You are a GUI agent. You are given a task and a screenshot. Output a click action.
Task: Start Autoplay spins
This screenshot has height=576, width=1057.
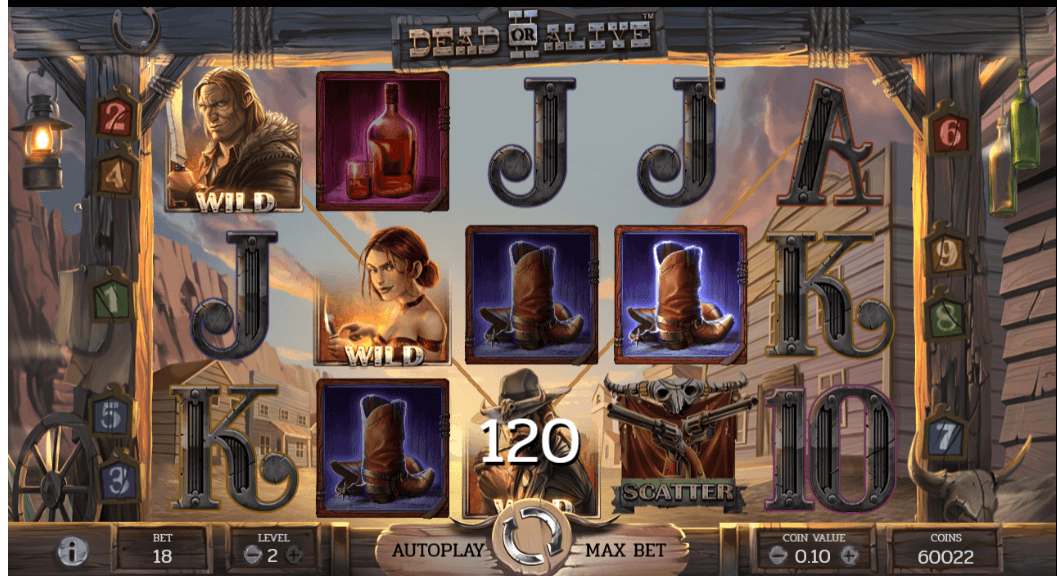(x=437, y=550)
